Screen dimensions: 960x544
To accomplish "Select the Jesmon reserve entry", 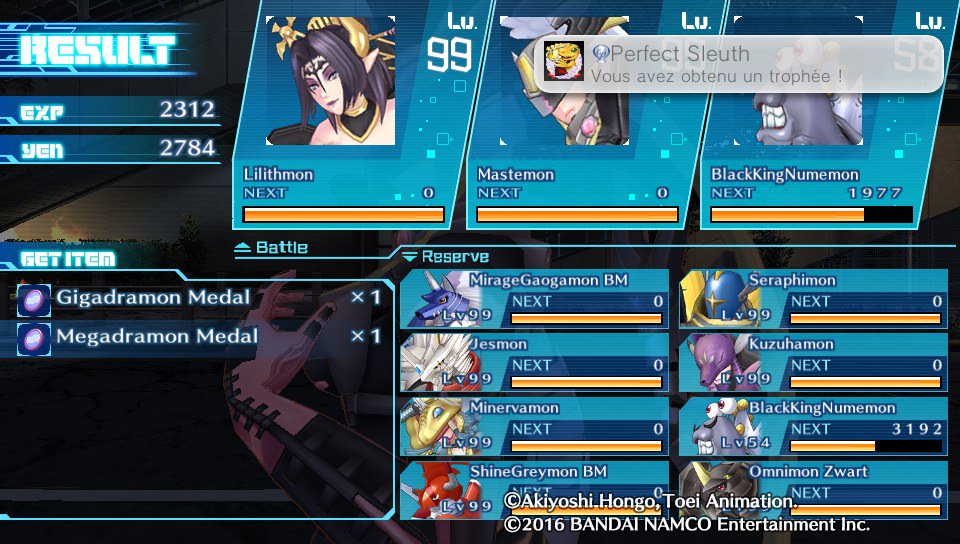I will 534,363.
